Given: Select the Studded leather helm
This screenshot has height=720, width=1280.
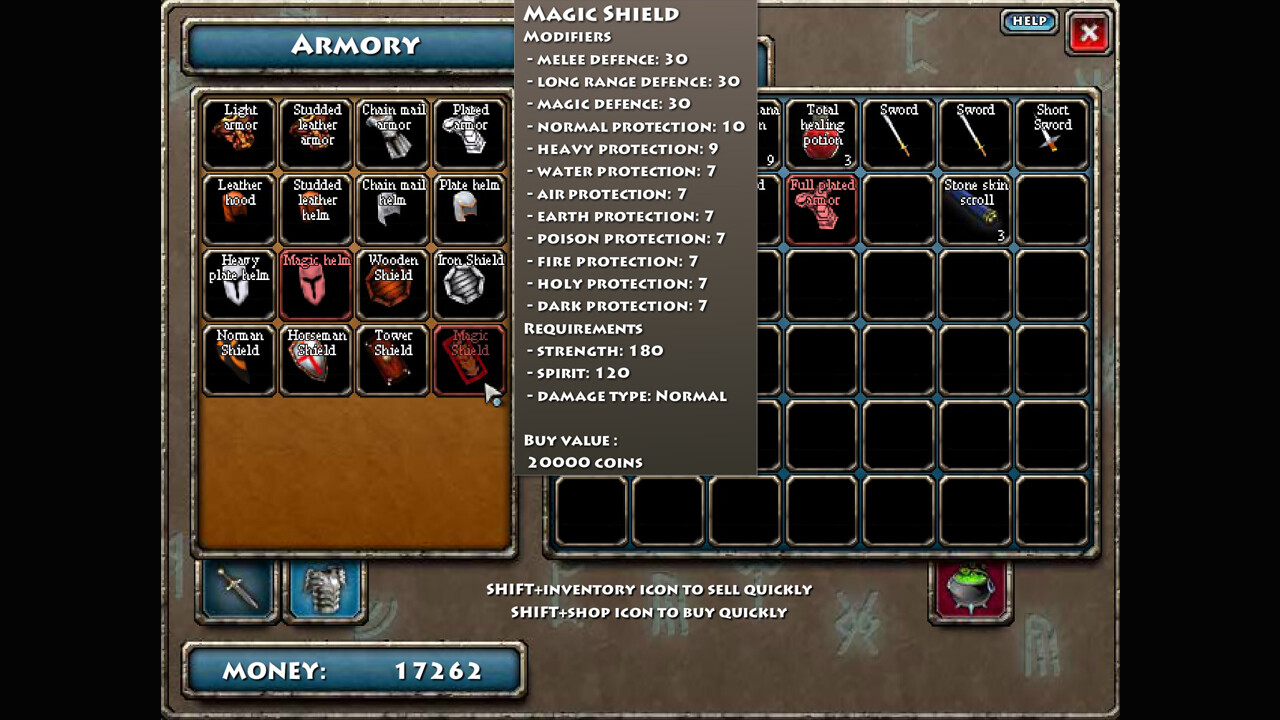Looking at the screenshot, I should coord(316,209).
